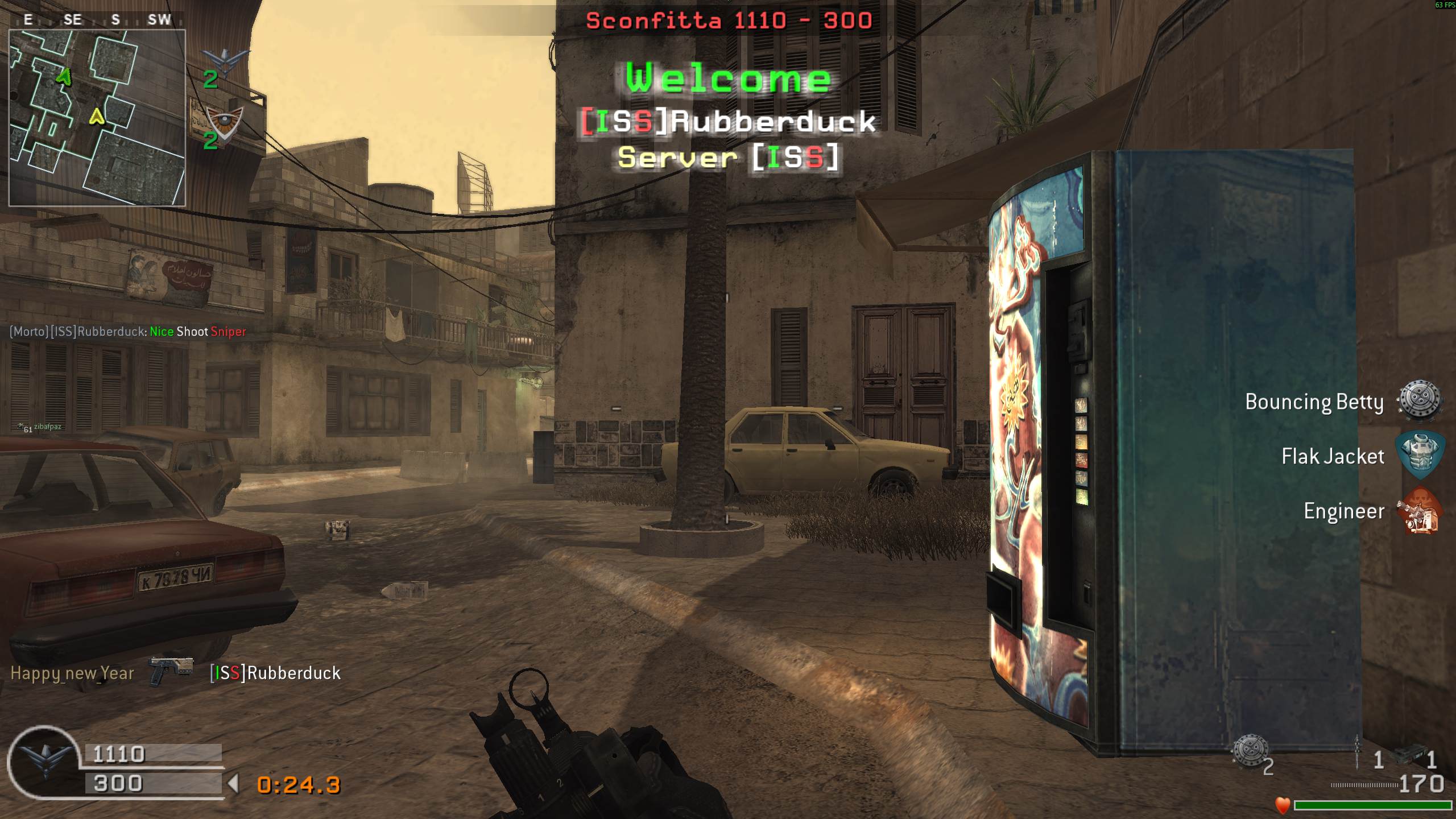The height and width of the screenshot is (819, 1456).
Task: Select the Flak Jacket perk icon
Action: [1420, 456]
